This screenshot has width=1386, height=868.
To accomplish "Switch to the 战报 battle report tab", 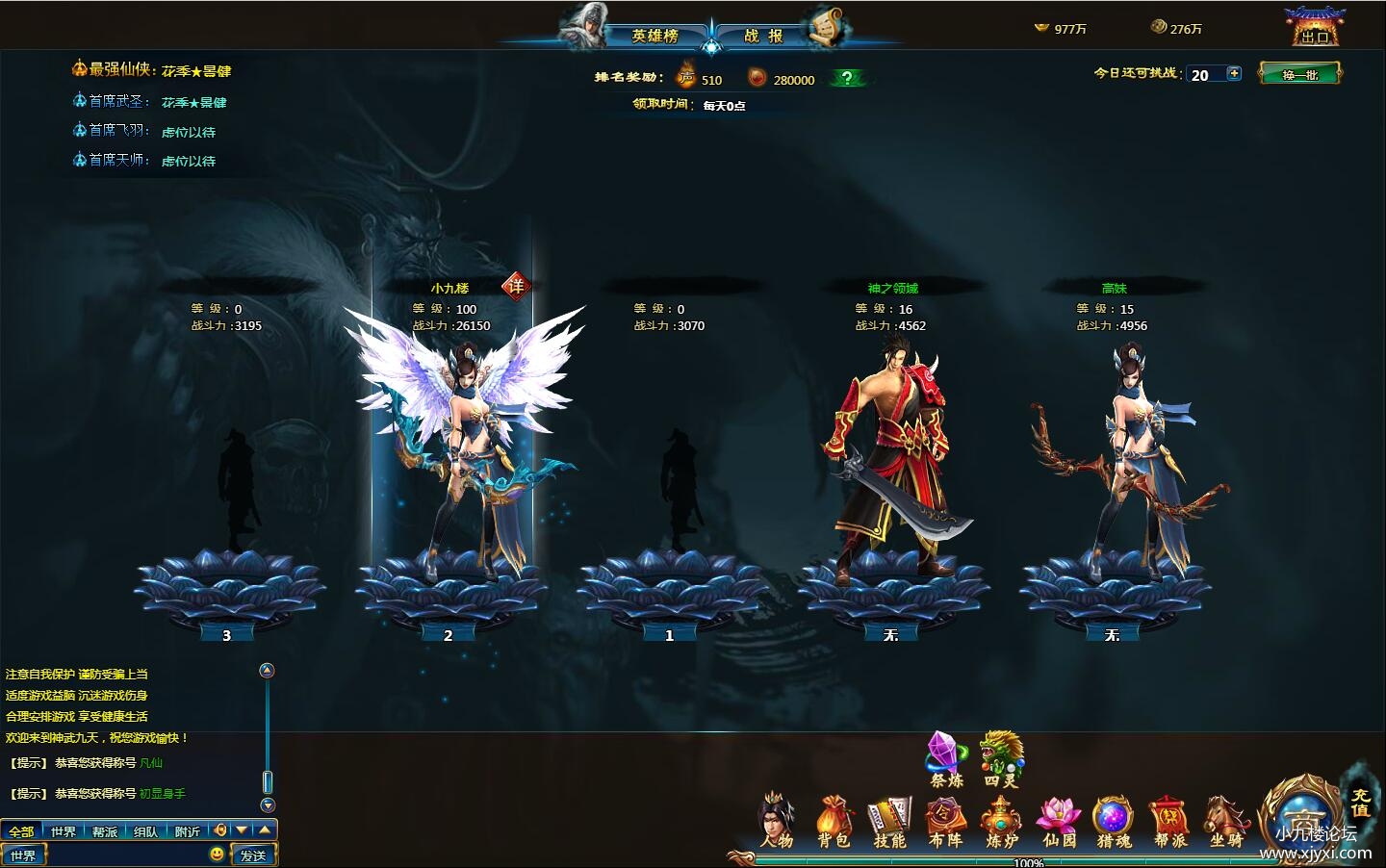I will tap(763, 36).
